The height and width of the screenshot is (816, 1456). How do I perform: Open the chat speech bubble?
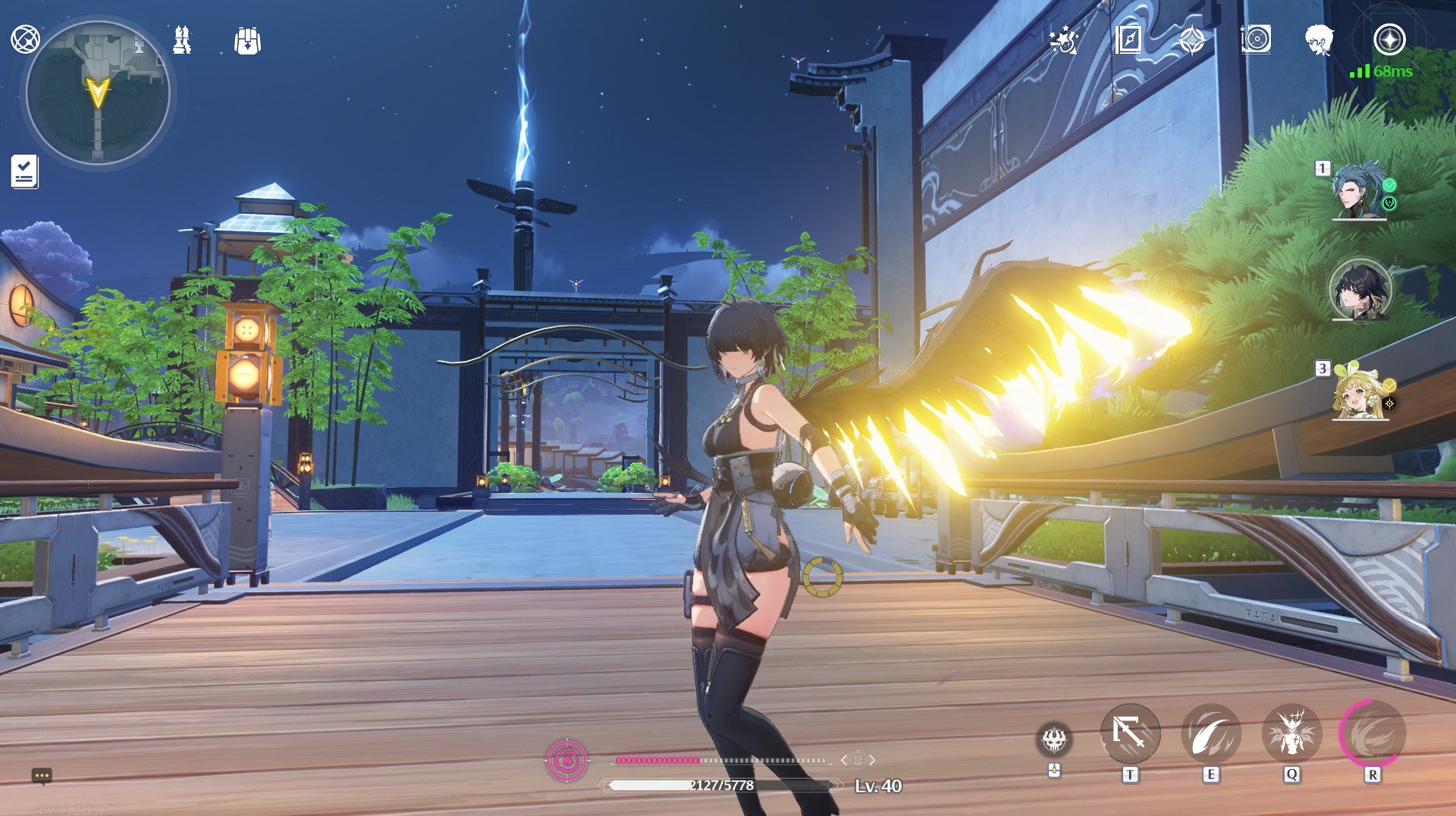42,775
